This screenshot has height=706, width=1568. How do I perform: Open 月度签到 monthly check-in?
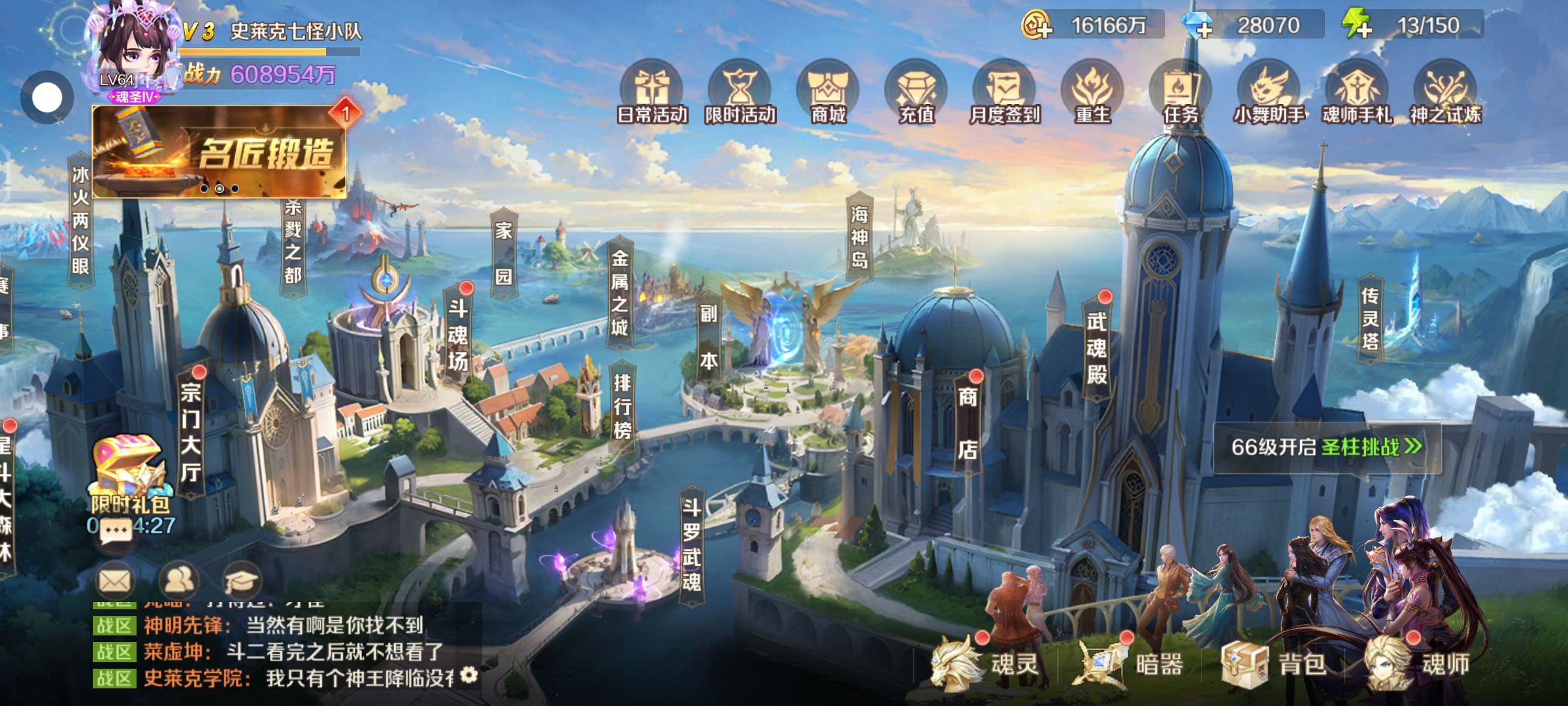coord(1004,93)
